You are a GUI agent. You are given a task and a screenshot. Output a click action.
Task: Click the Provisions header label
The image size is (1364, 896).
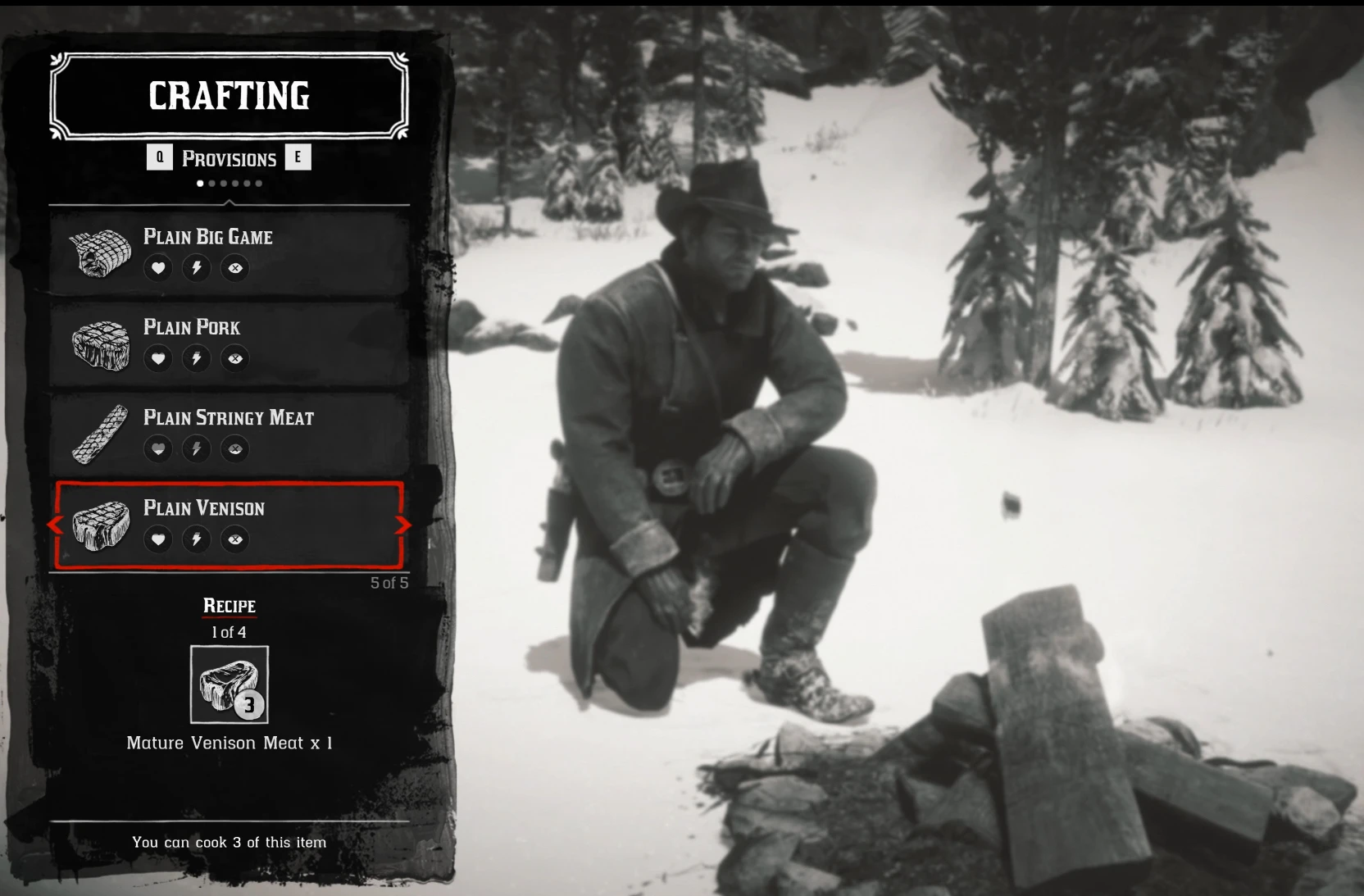point(230,158)
